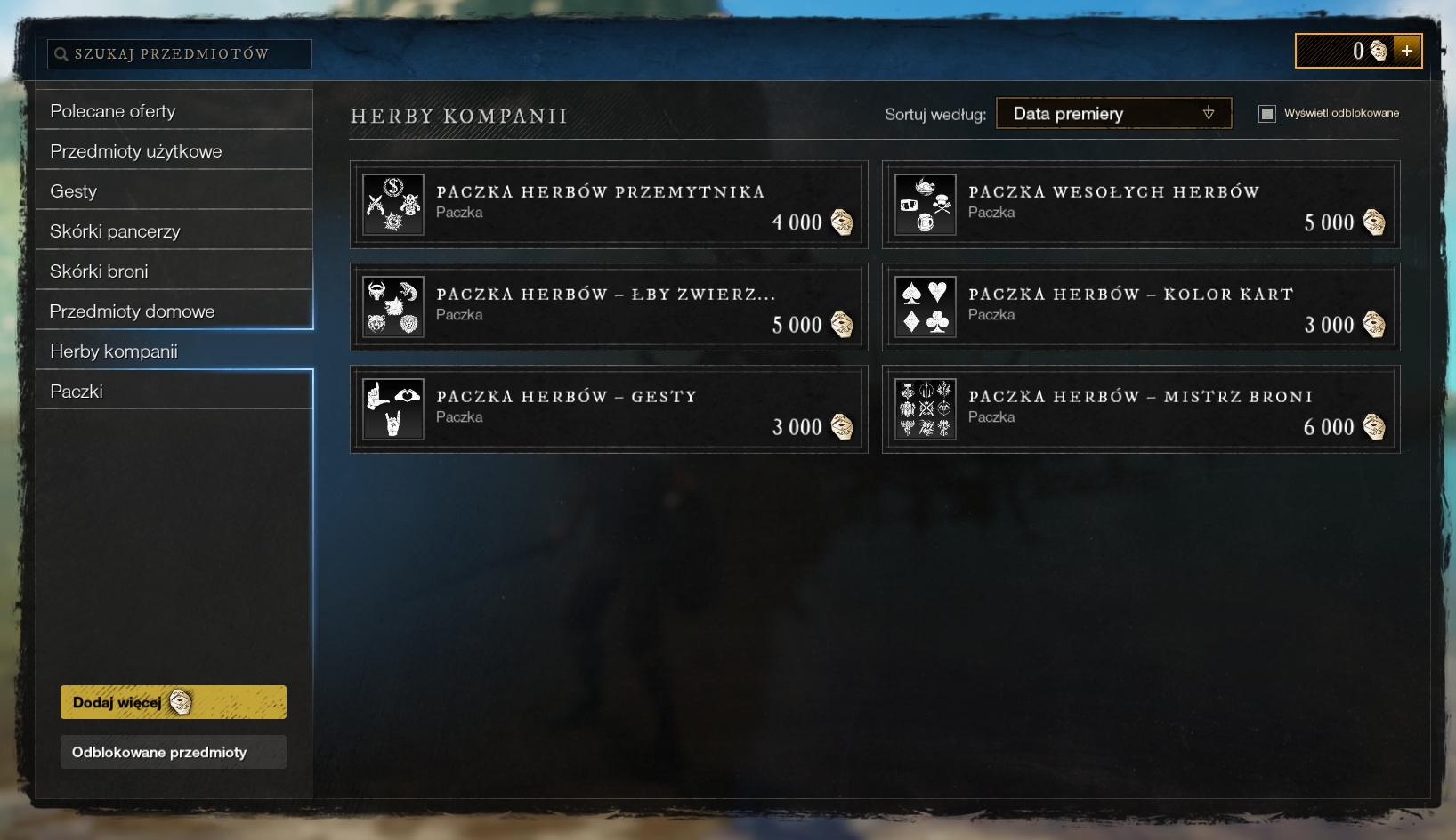Viewport: 1456px width, 840px height.
Task: Open Odblokowane przedmioty
Action: (x=174, y=752)
